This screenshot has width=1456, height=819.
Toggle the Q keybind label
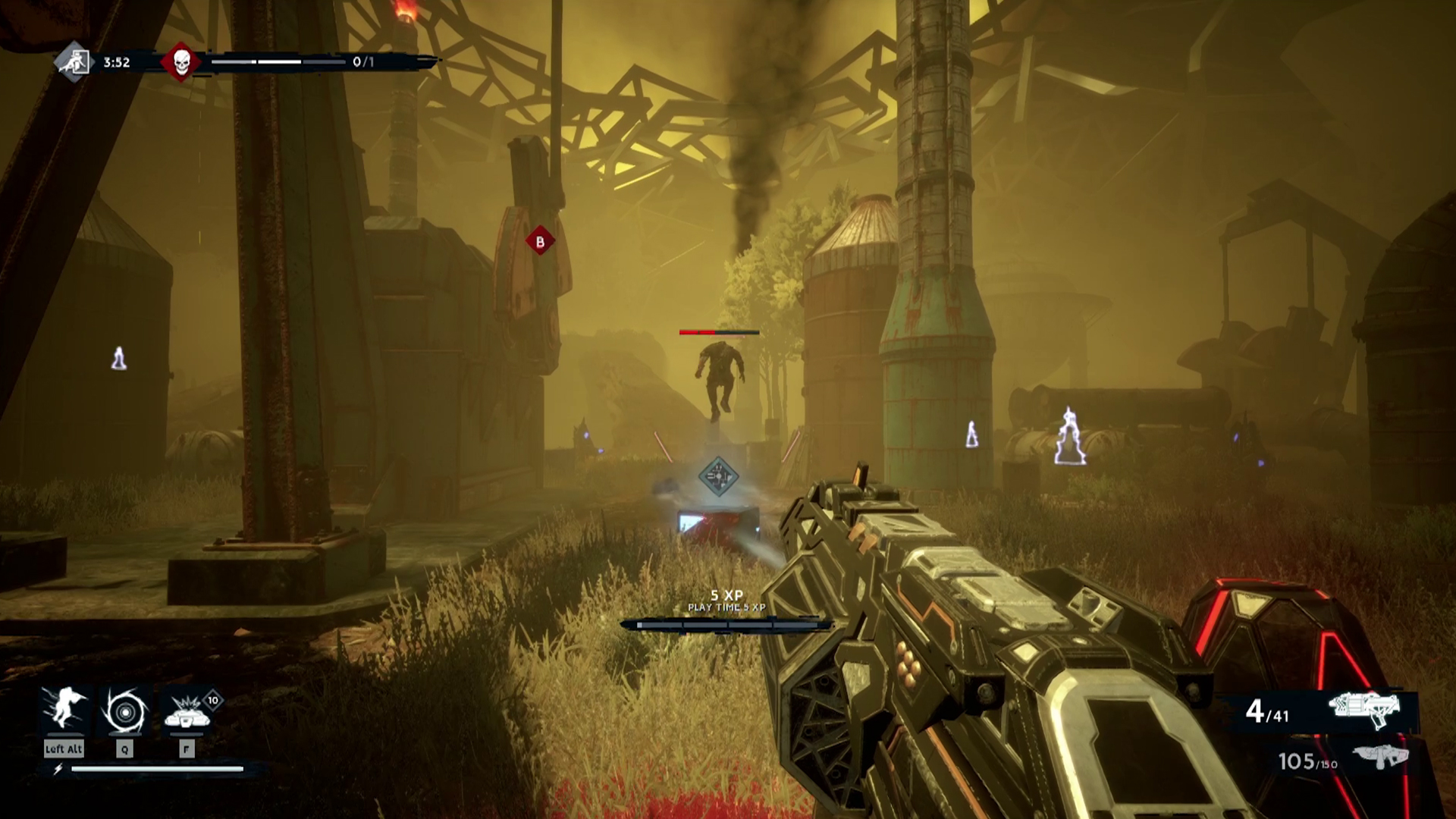(124, 749)
